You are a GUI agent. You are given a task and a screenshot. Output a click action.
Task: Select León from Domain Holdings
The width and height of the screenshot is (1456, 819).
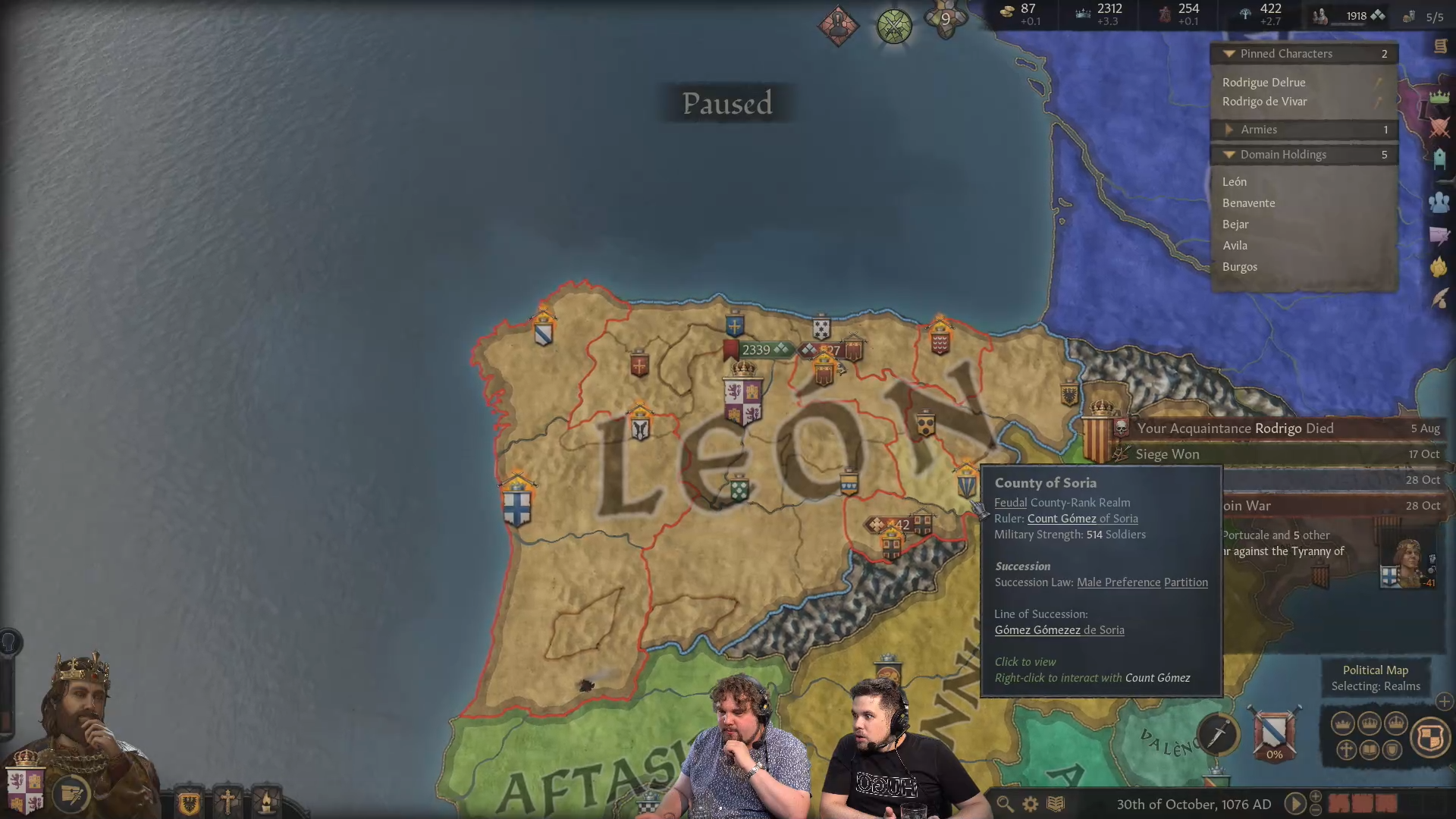[x=1235, y=181]
